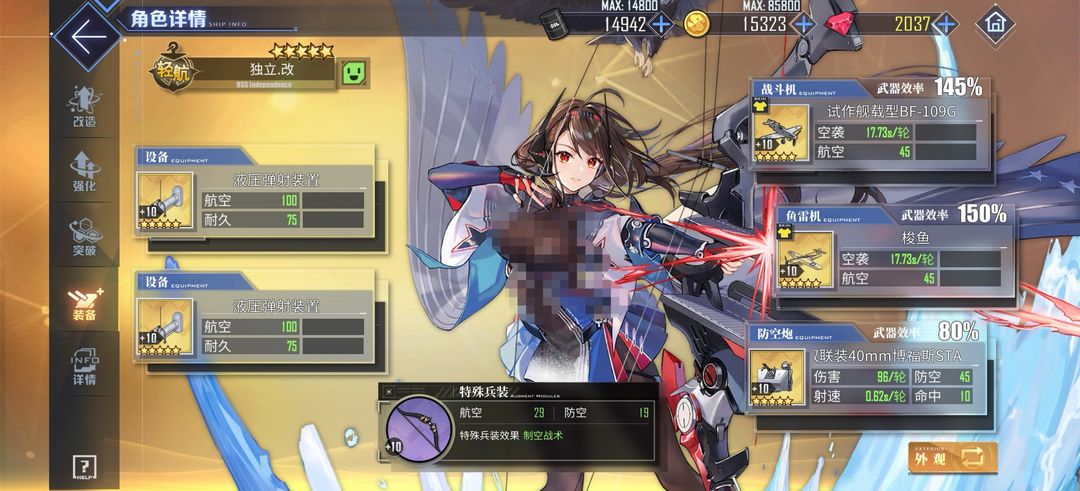Screen dimensions: 1080x491
Task: Switch to the 突破 limit break tab
Action: [x=84, y=236]
